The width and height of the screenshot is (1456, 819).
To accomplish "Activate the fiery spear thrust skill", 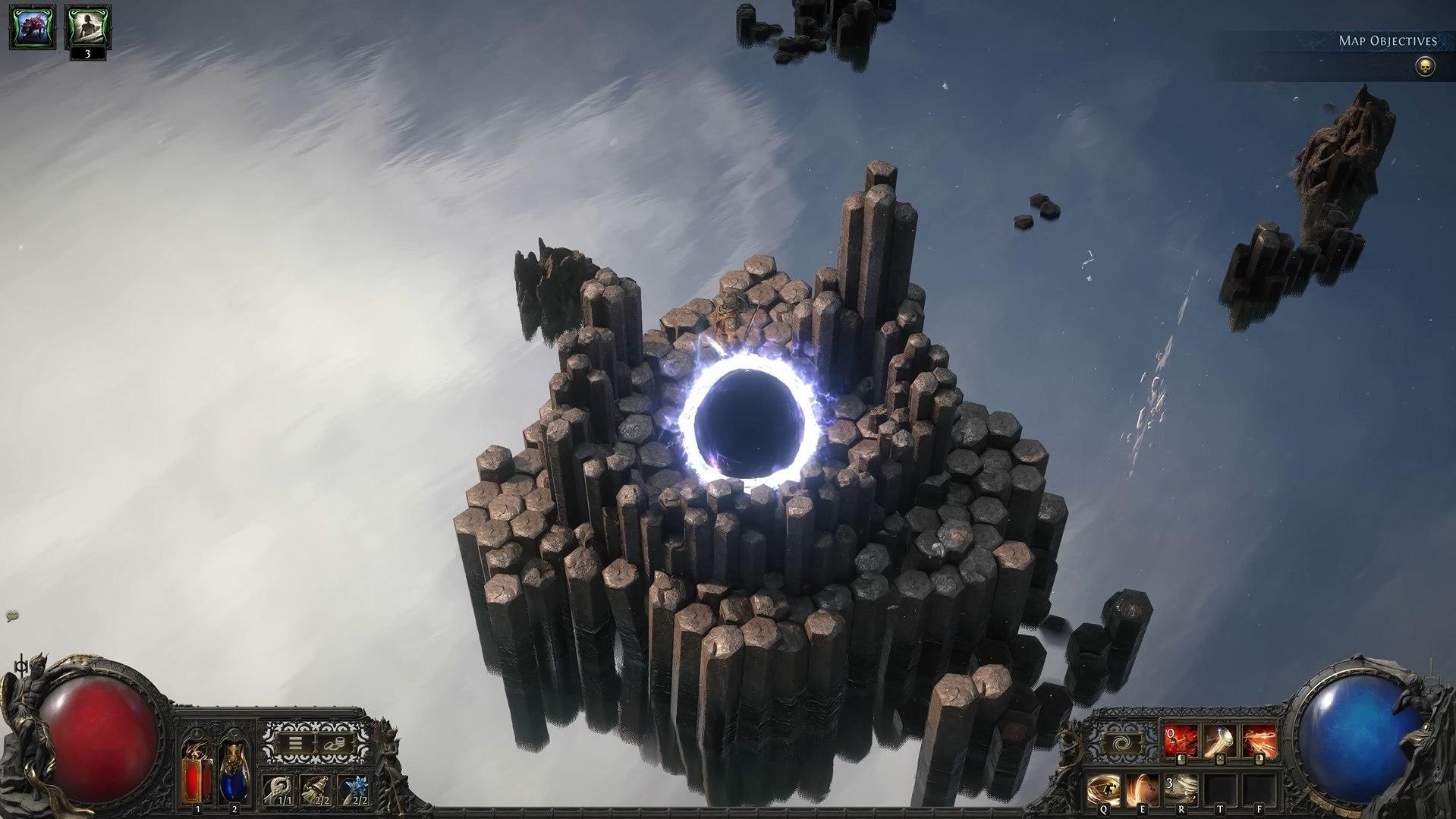I will [x=1259, y=742].
